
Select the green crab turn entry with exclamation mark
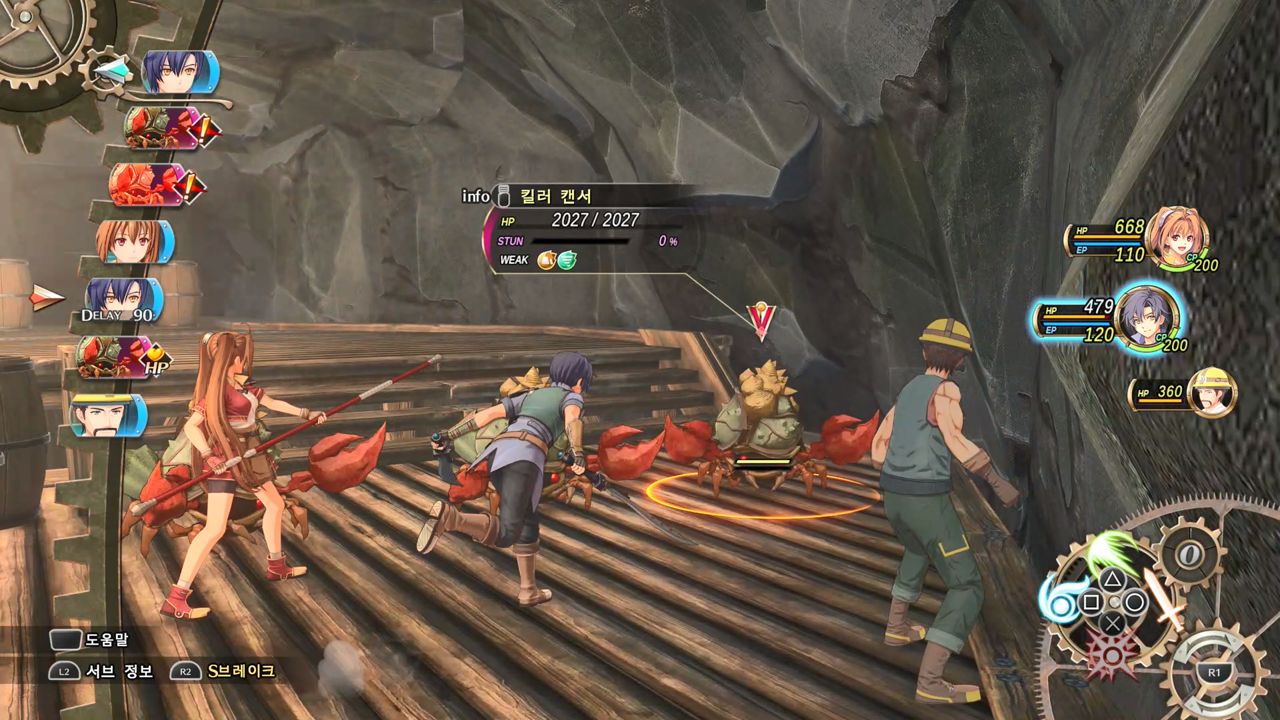(x=160, y=128)
